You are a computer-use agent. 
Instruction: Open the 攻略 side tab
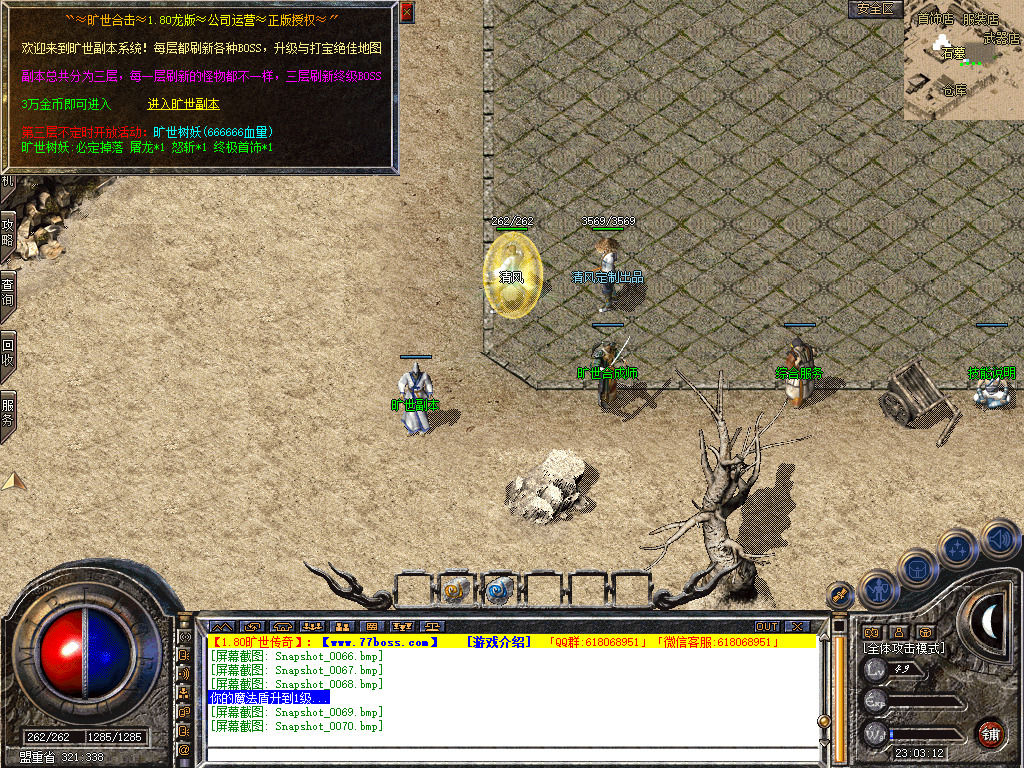click(x=8, y=234)
